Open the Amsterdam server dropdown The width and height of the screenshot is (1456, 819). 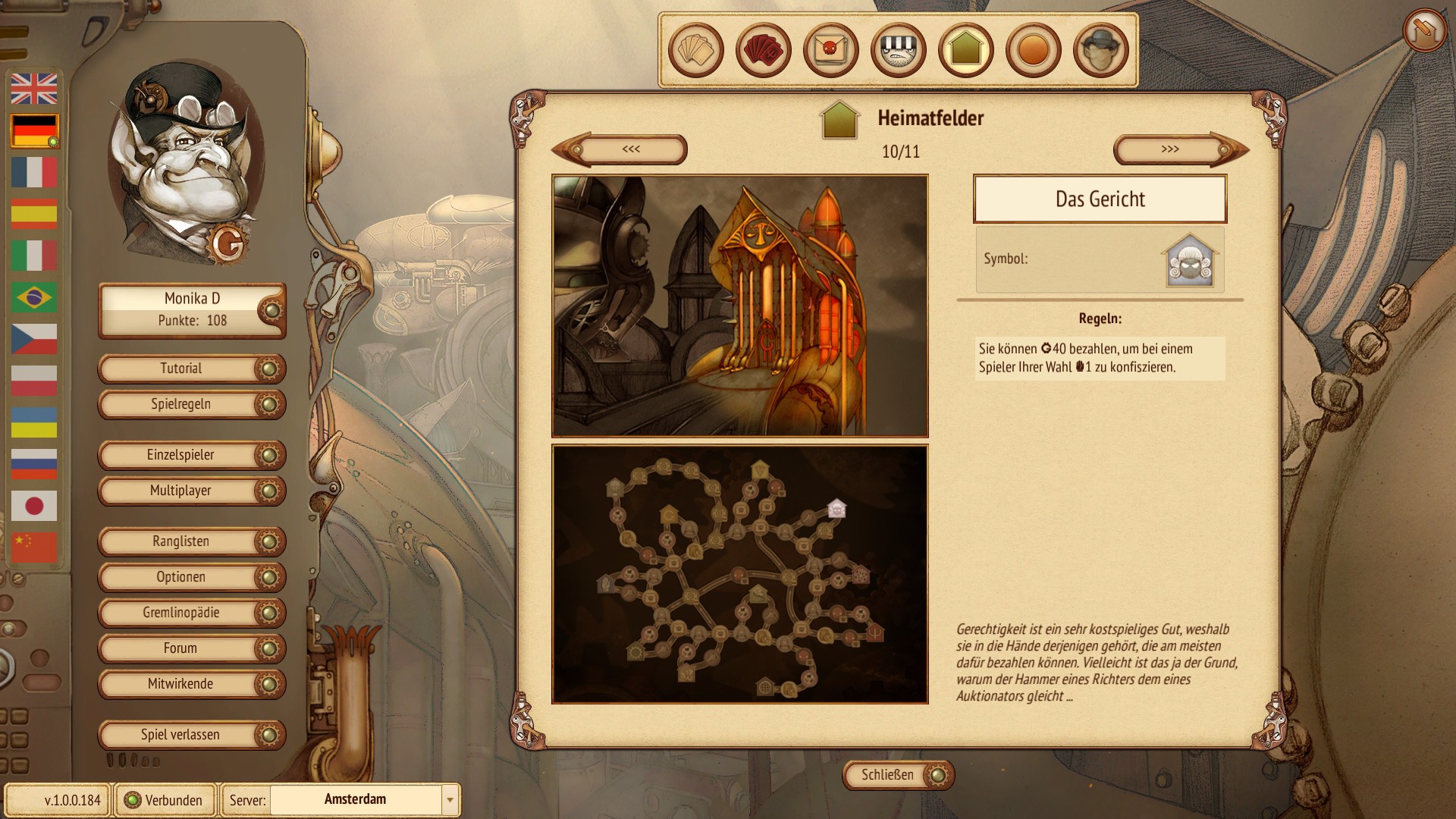pos(450,800)
